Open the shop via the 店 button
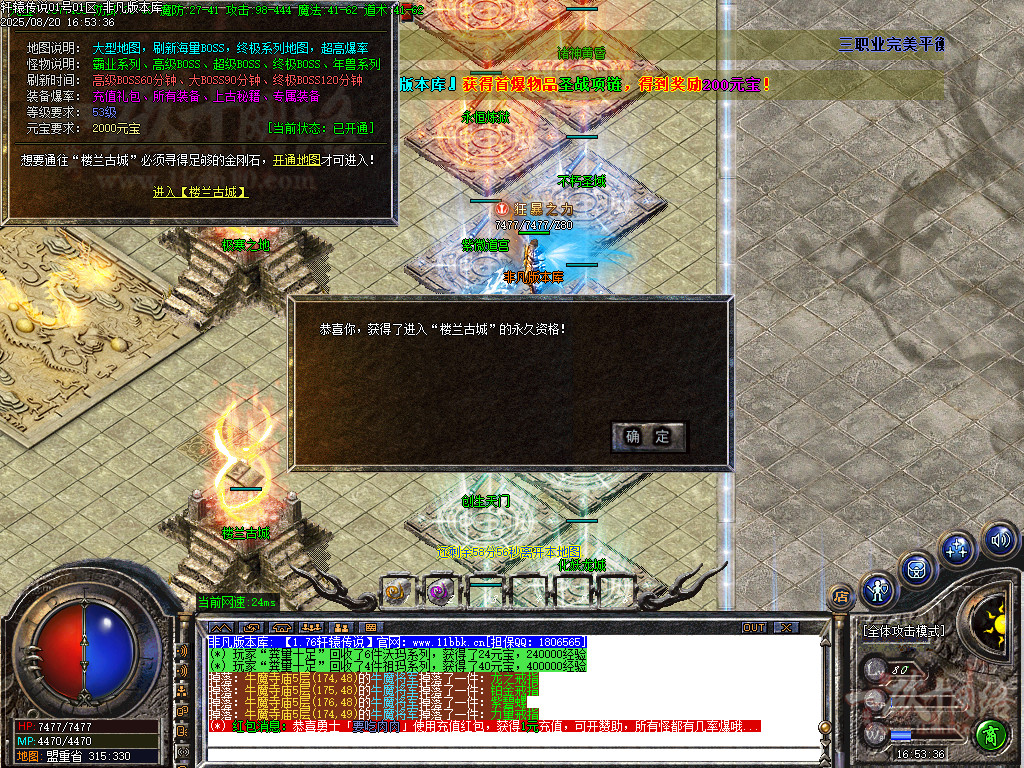1024x768 pixels. point(841,596)
